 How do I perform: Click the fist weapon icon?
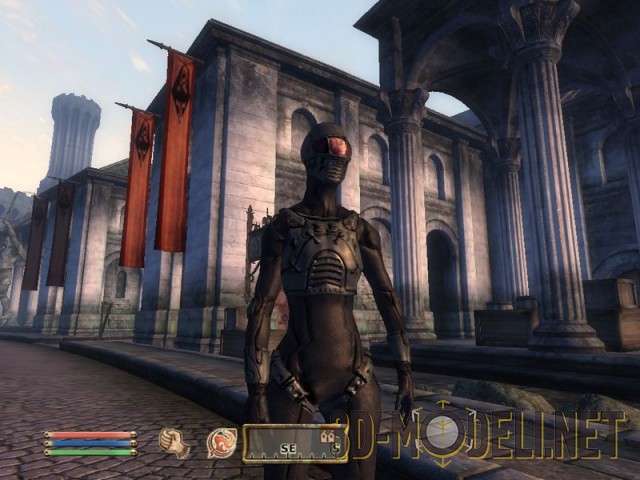click(x=175, y=442)
